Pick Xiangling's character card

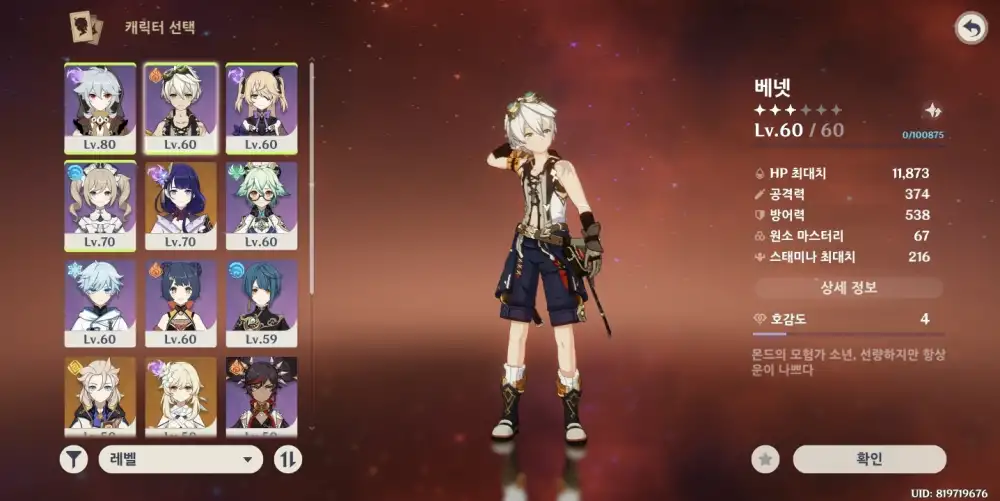point(181,304)
